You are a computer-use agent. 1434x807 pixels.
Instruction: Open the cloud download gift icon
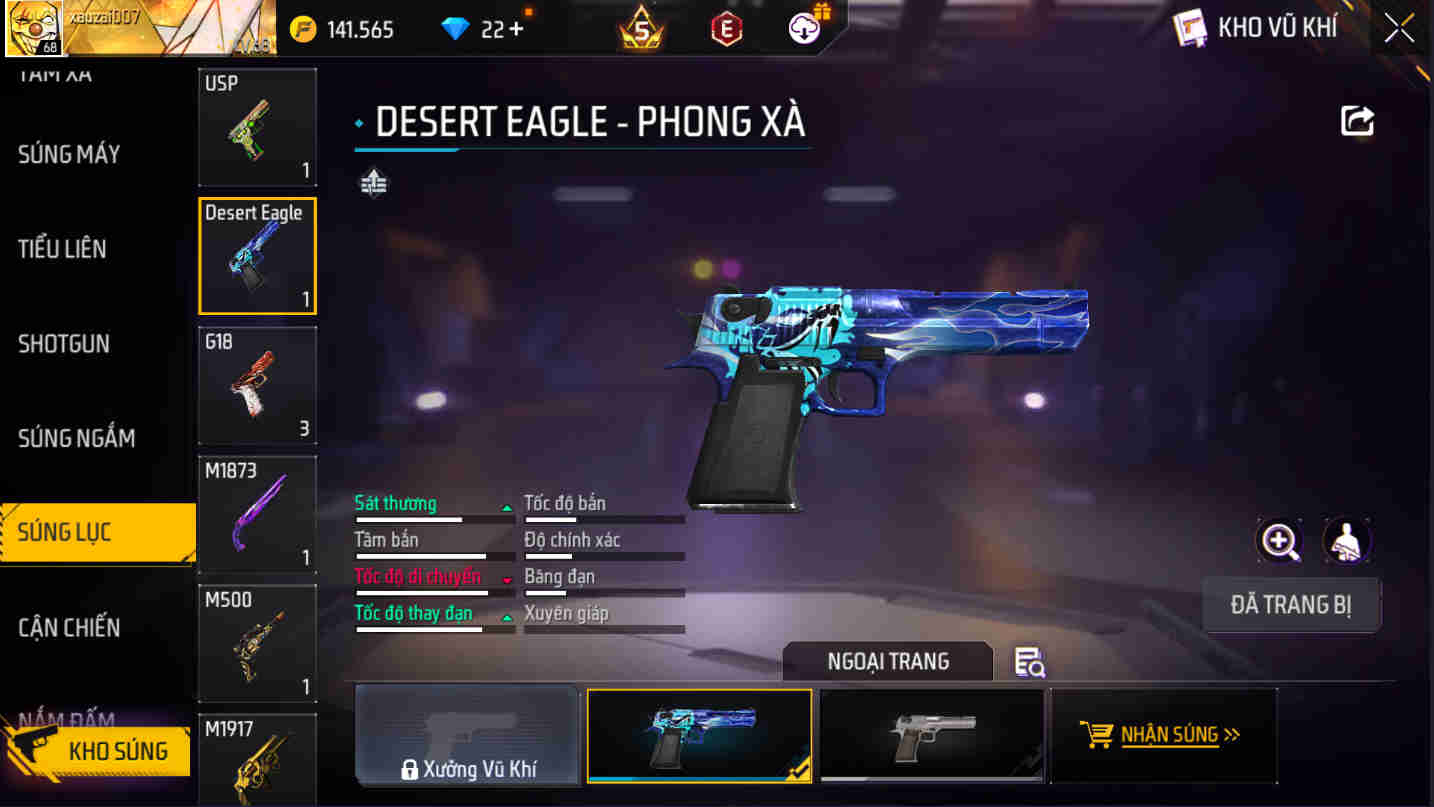(x=801, y=28)
